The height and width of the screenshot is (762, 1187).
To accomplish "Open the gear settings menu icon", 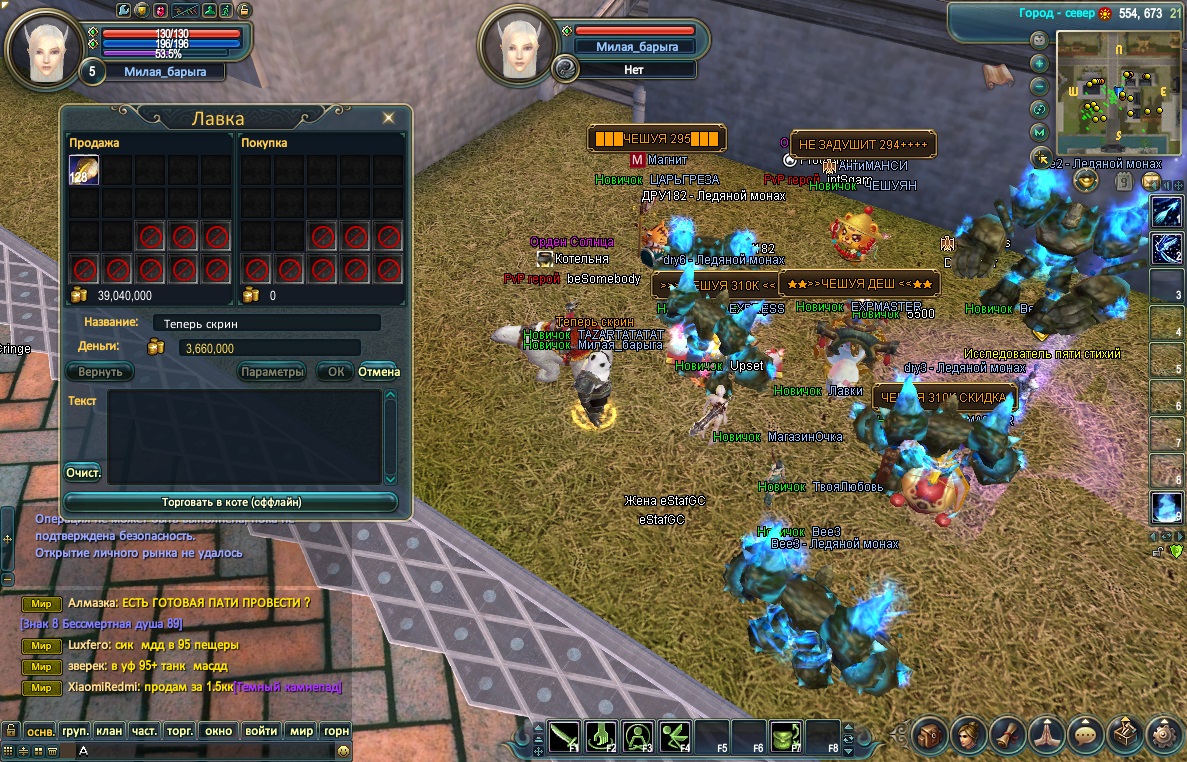I will pyautogui.click(x=1164, y=735).
